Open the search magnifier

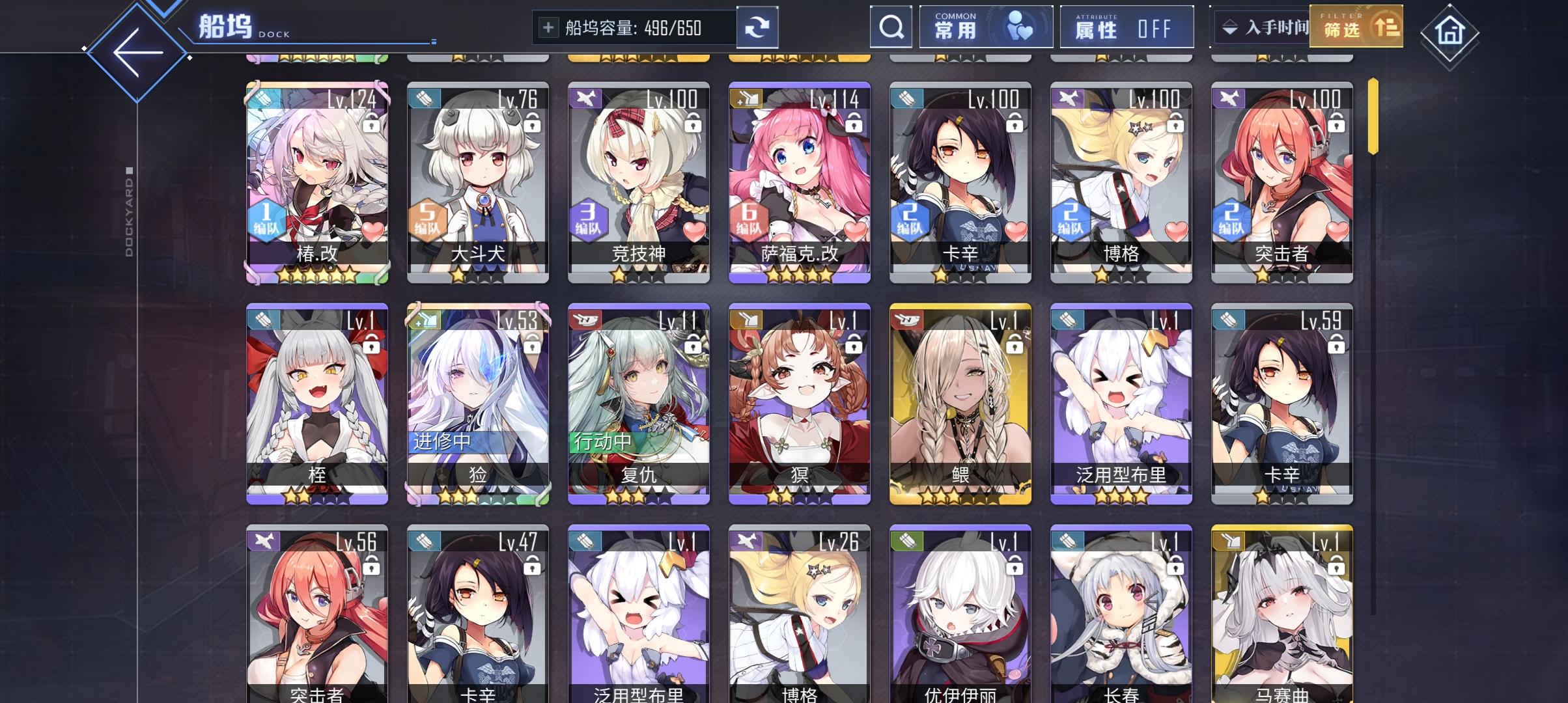[x=890, y=27]
